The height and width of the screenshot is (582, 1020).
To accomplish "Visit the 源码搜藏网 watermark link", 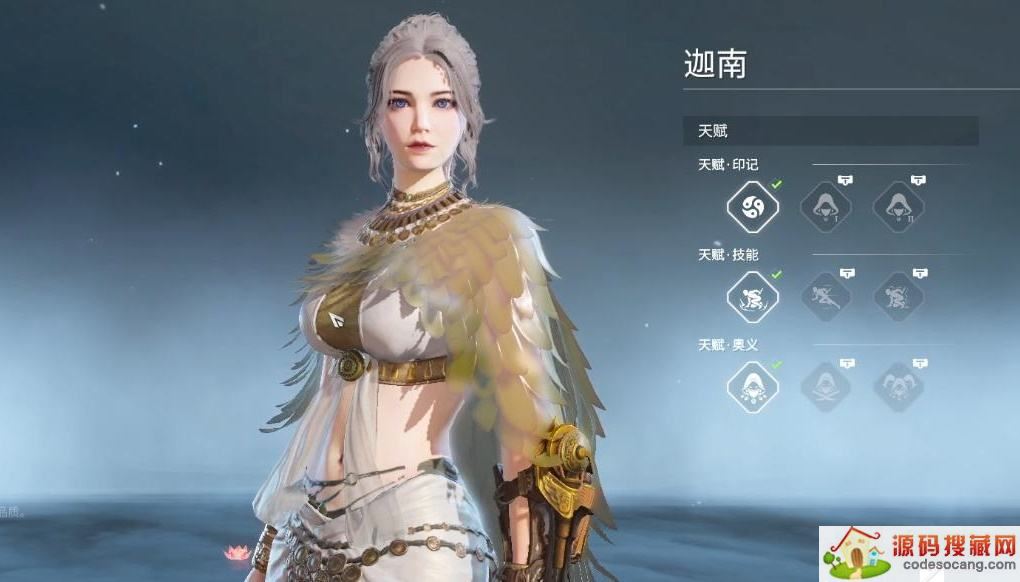I will point(919,554).
